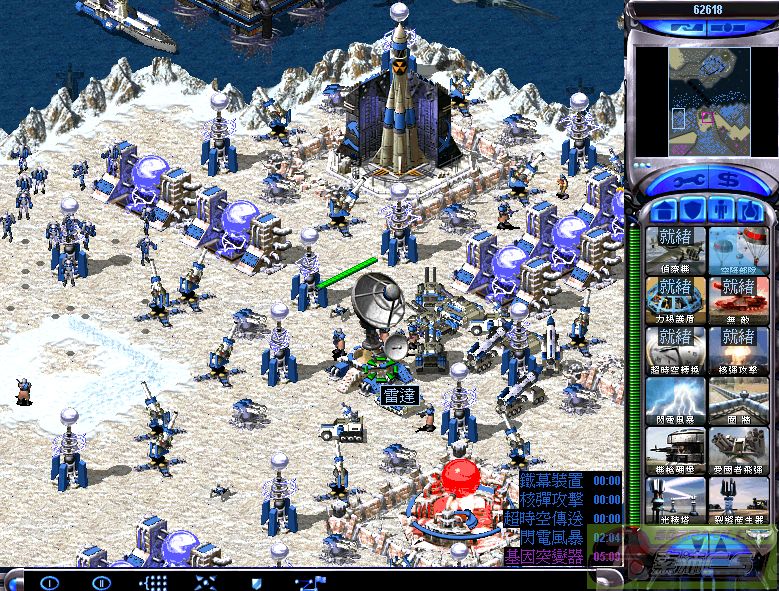Activate the ready Force Shield (力場護盾)
Screen dimensions: 779x591
(675, 300)
